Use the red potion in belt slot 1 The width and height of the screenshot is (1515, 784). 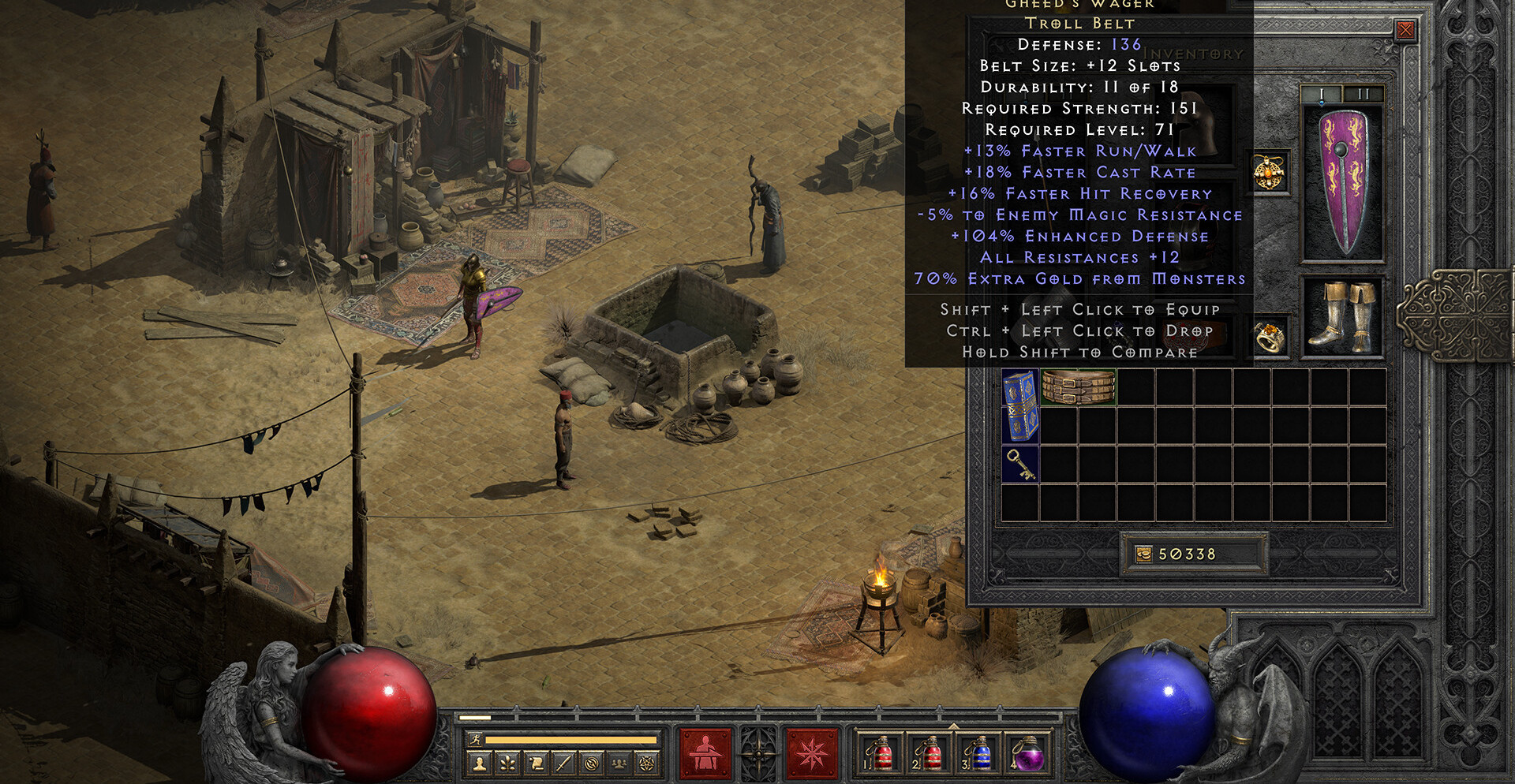pos(881,754)
